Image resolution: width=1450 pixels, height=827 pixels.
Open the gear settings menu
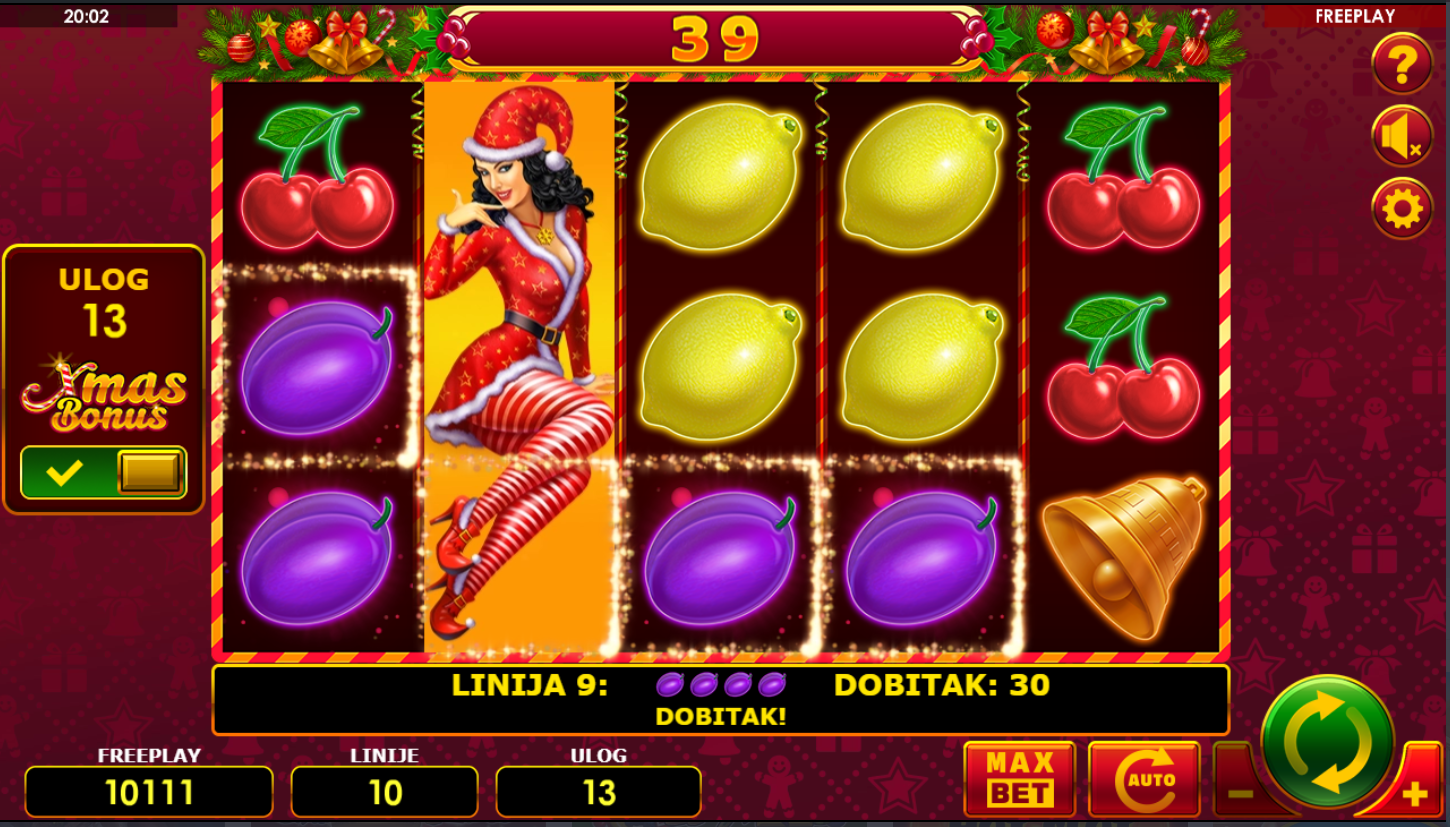coord(1401,209)
